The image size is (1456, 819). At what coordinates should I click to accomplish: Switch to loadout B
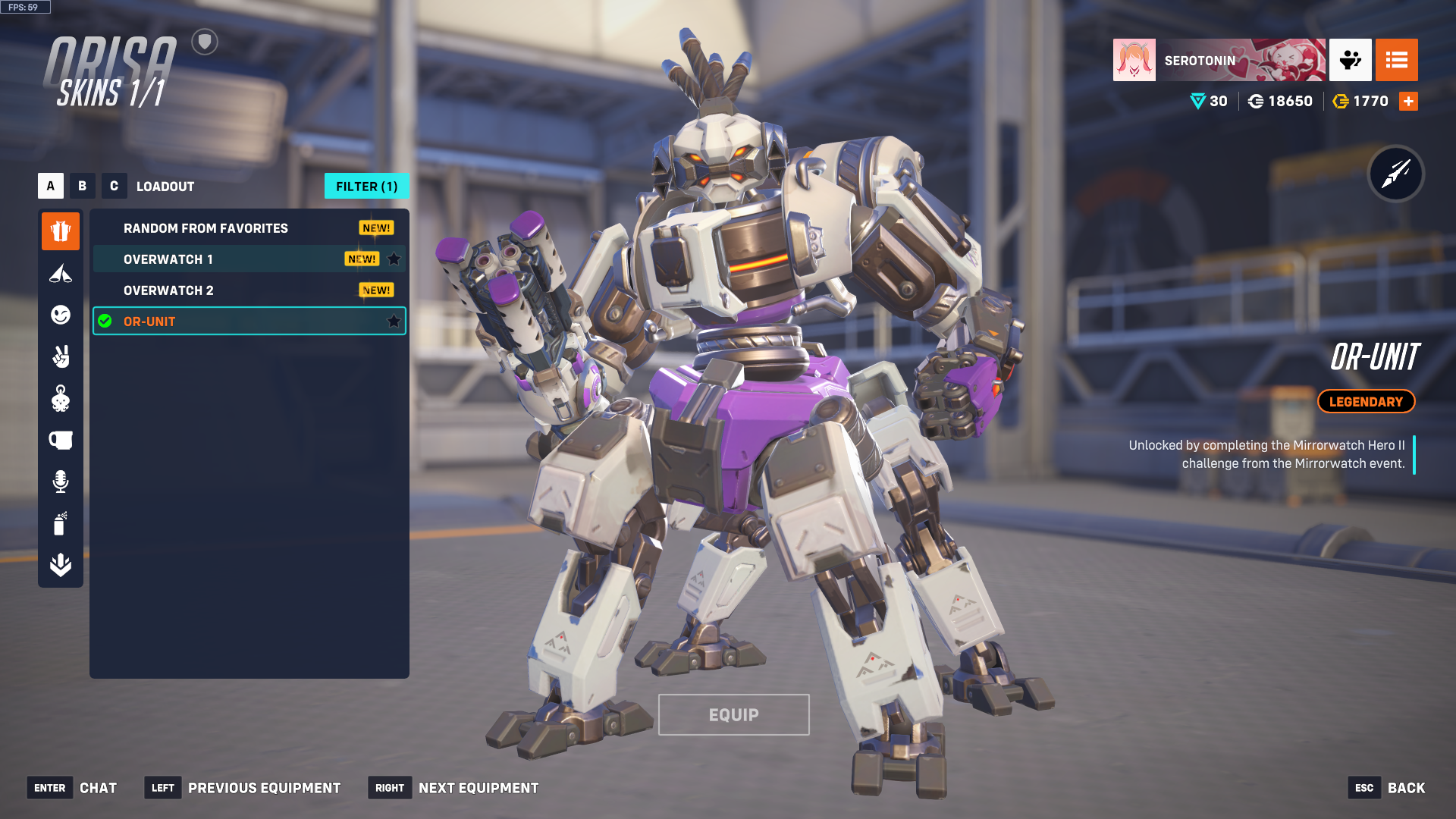(x=83, y=186)
